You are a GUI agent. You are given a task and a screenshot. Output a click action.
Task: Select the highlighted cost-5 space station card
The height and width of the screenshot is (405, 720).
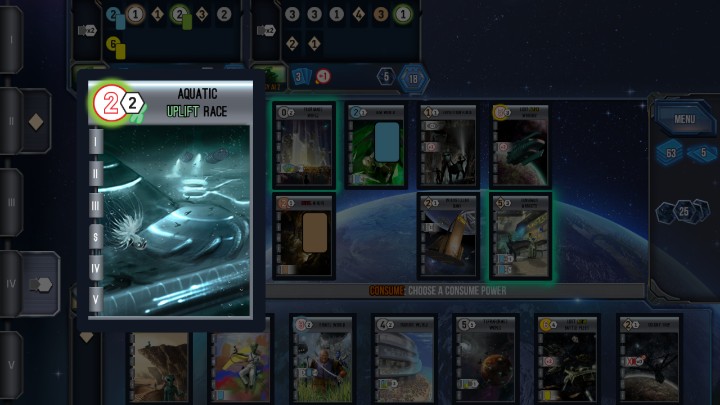pos(520,236)
